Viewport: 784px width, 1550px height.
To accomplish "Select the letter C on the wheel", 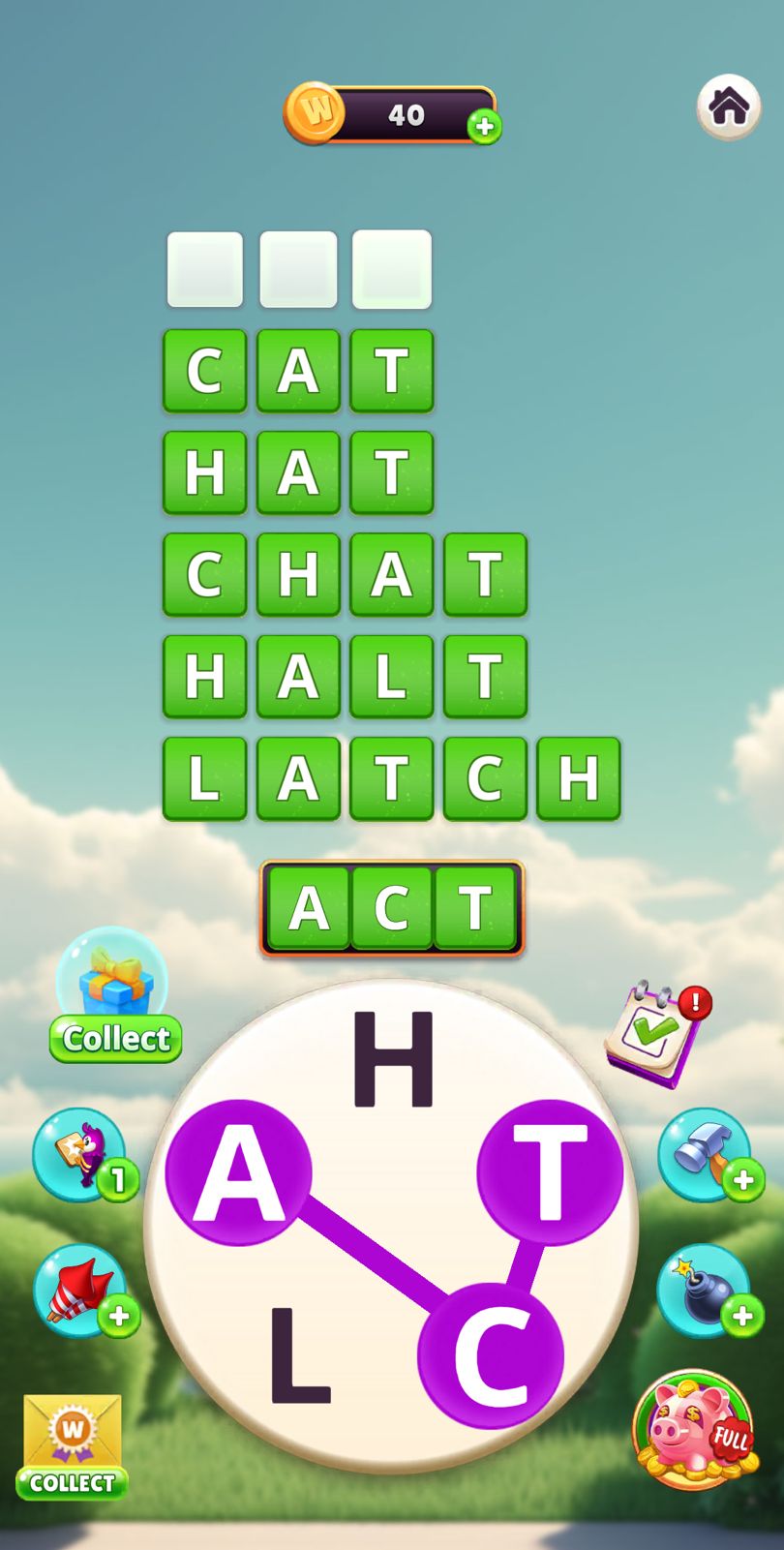I will [x=490, y=1355].
